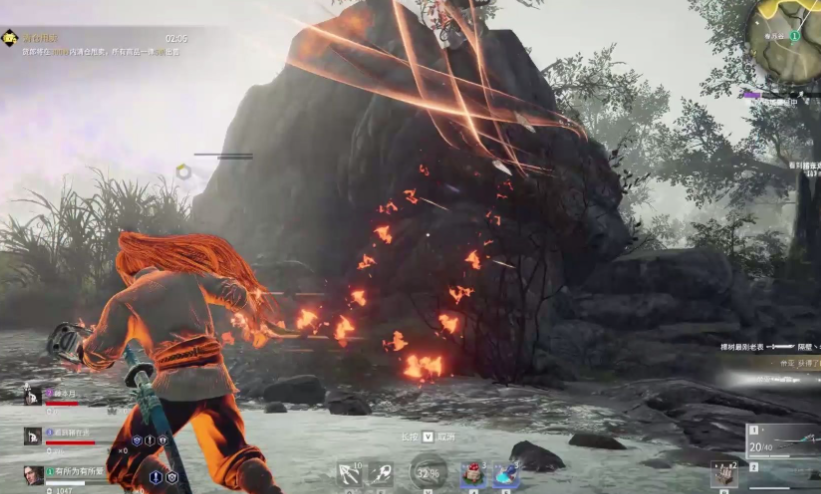Select the bottom teammate portrait showing 1047
Viewport: 821px width, 494px height.
click(x=33, y=474)
